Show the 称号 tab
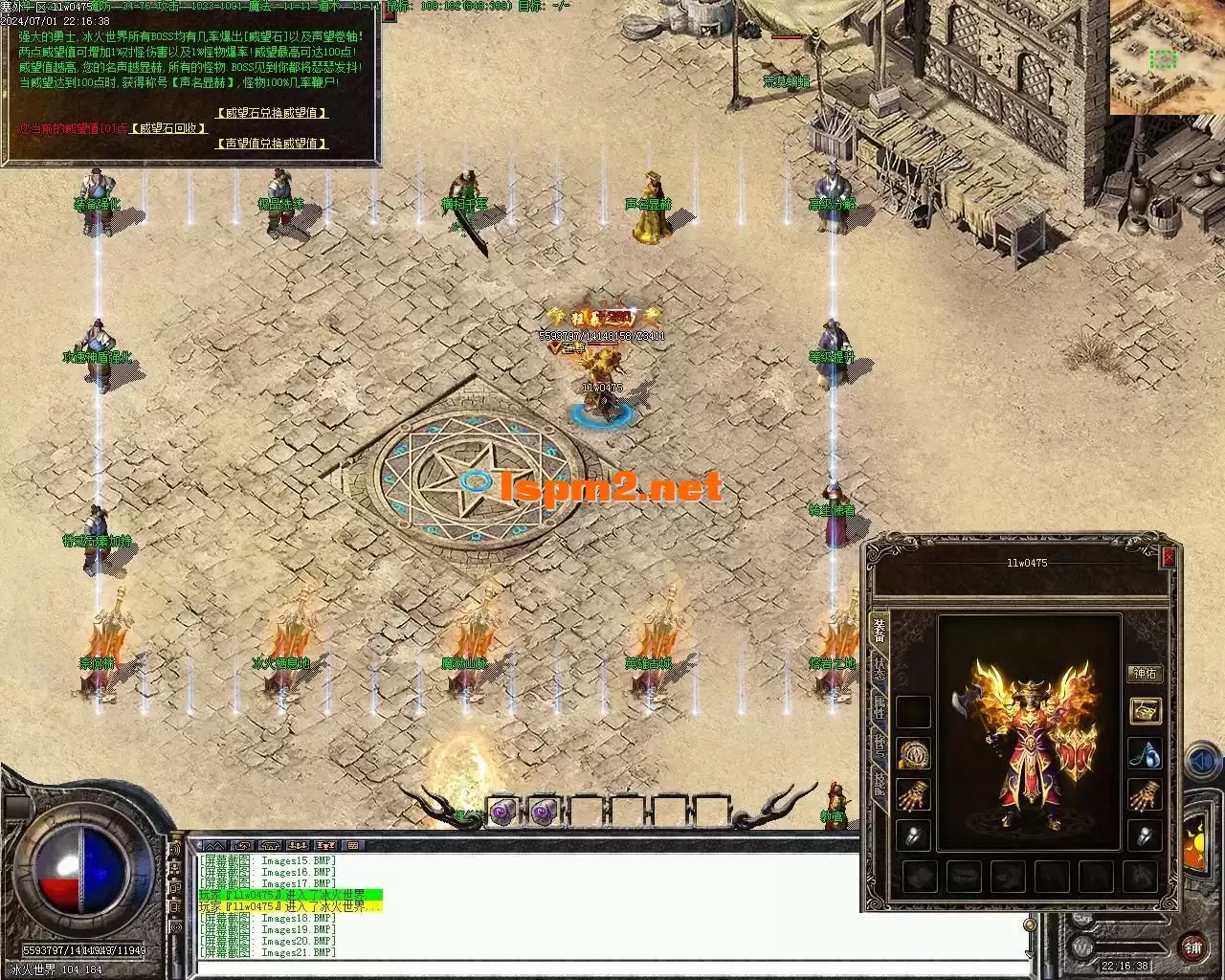This screenshot has width=1225, height=980. [880, 746]
